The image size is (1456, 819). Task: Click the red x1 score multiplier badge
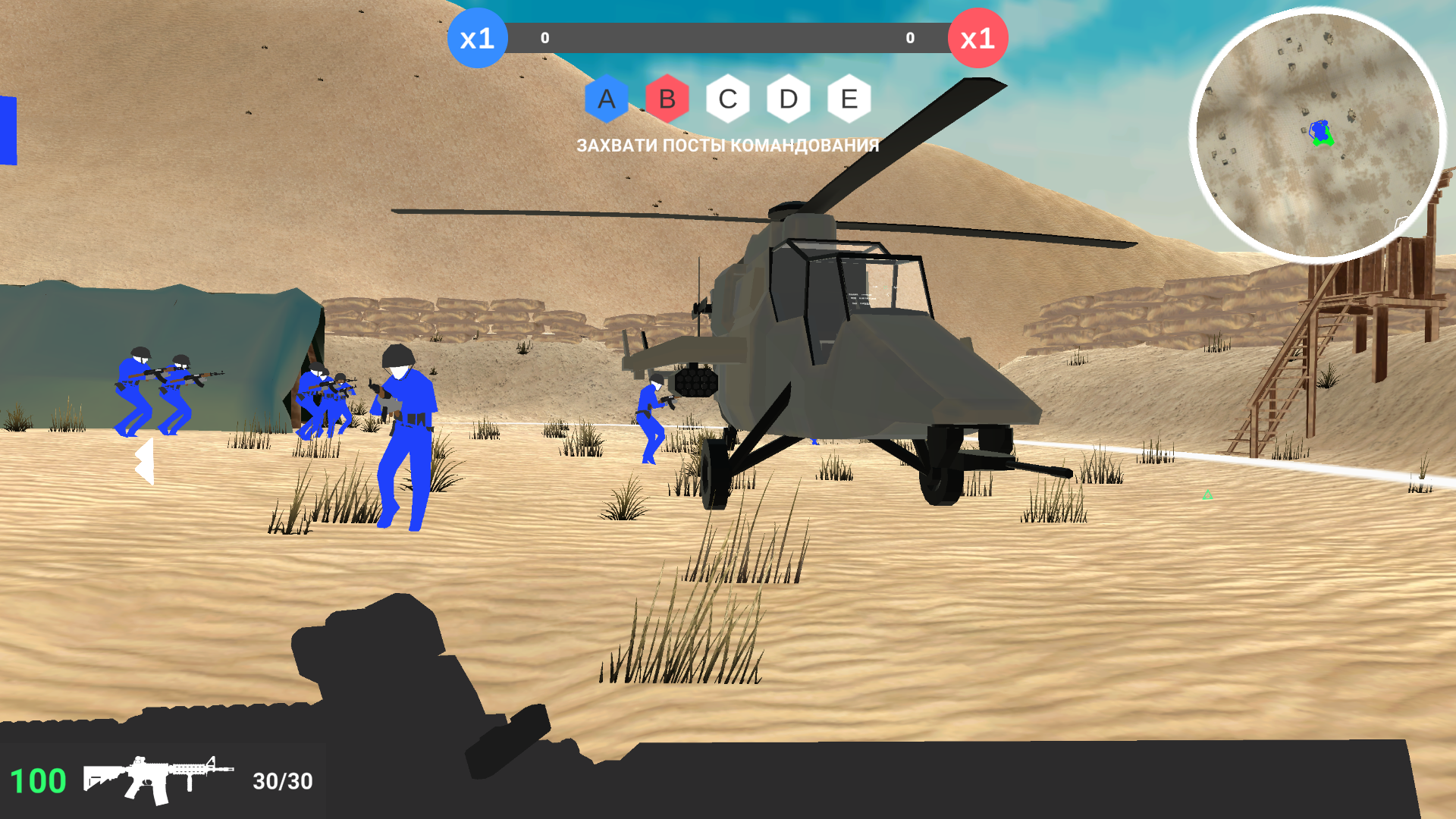click(977, 39)
